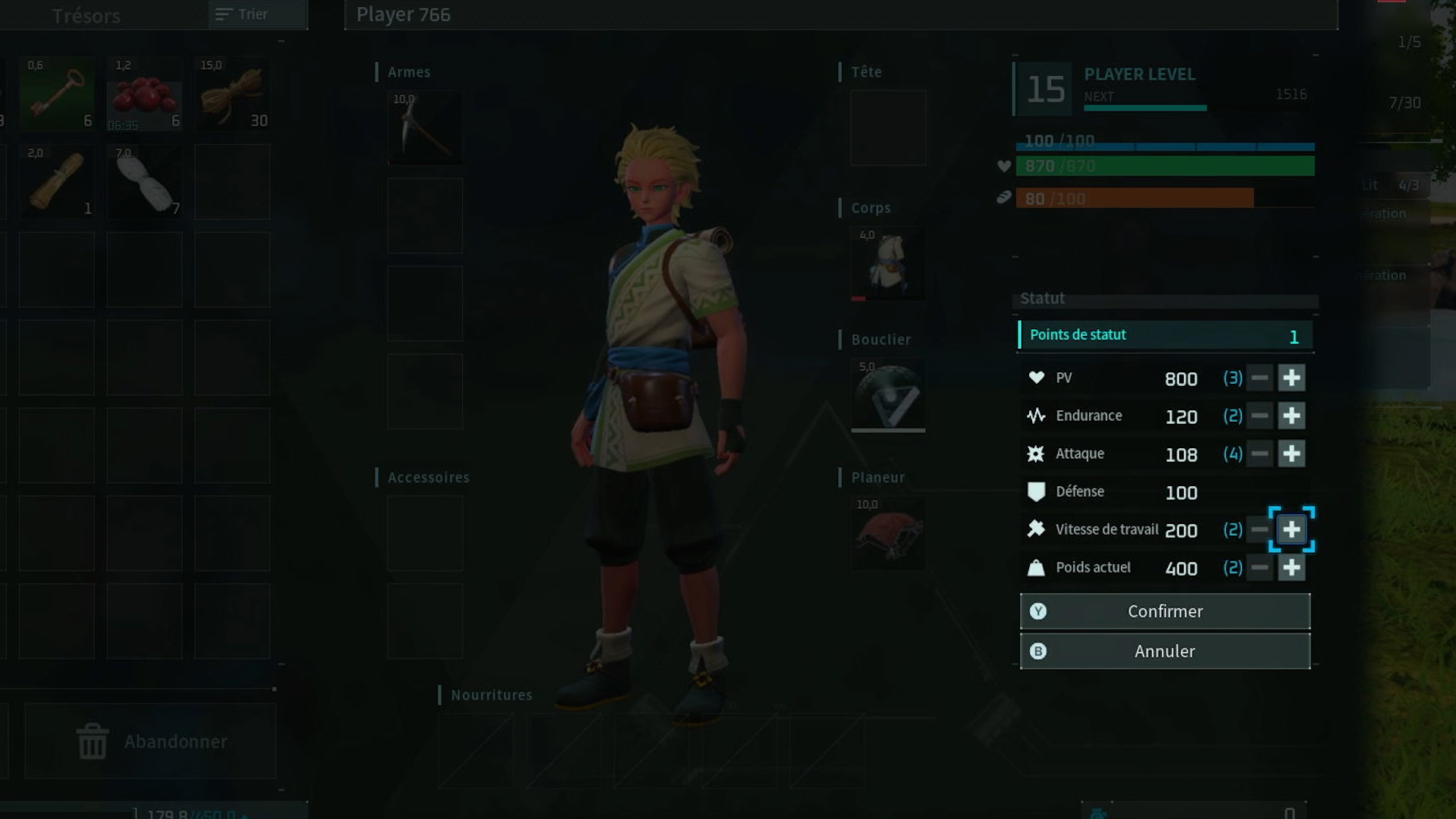1456x819 pixels.
Task: Increase the PV stat with plus
Action: point(1291,378)
